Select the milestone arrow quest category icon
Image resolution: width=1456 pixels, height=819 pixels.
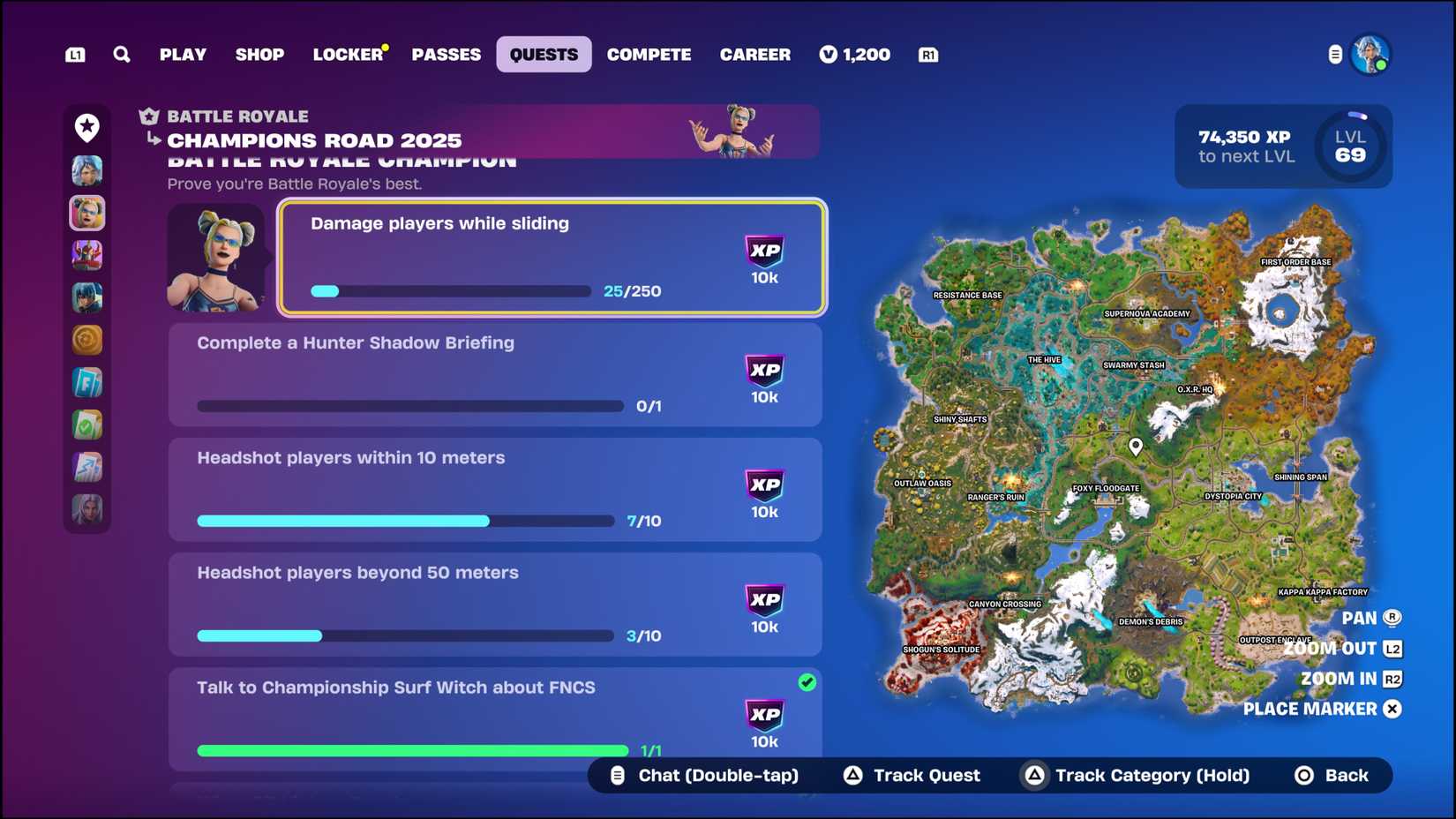click(x=87, y=467)
